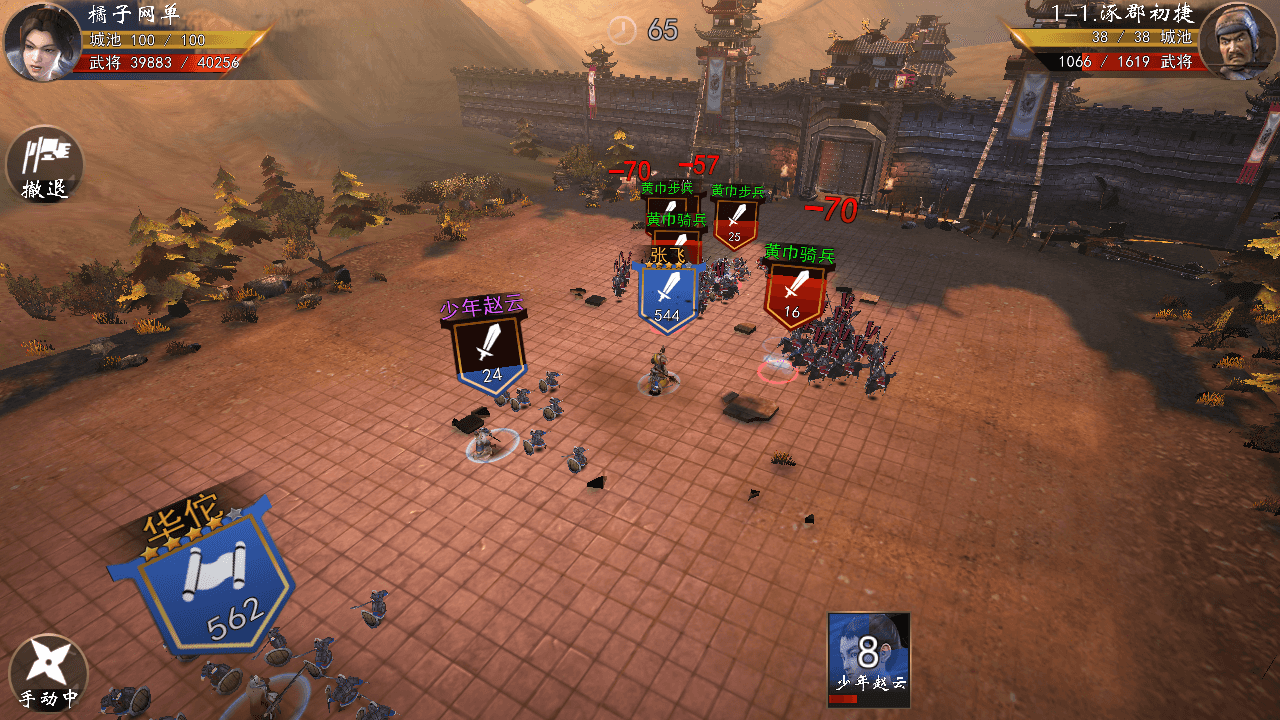Open the player portrait of 橘子网单

pyautogui.click(x=42, y=42)
